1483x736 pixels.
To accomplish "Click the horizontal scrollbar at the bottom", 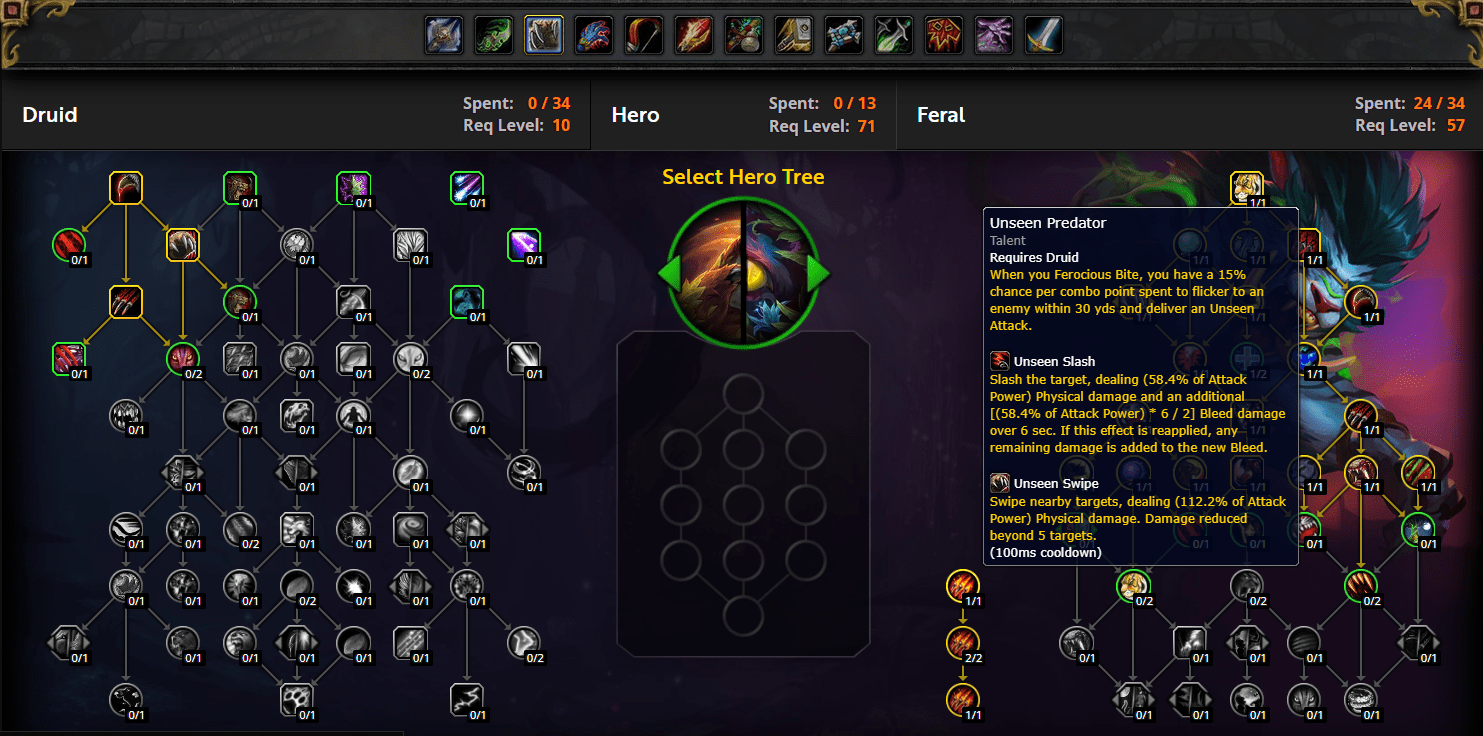I will click(x=200, y=732).
